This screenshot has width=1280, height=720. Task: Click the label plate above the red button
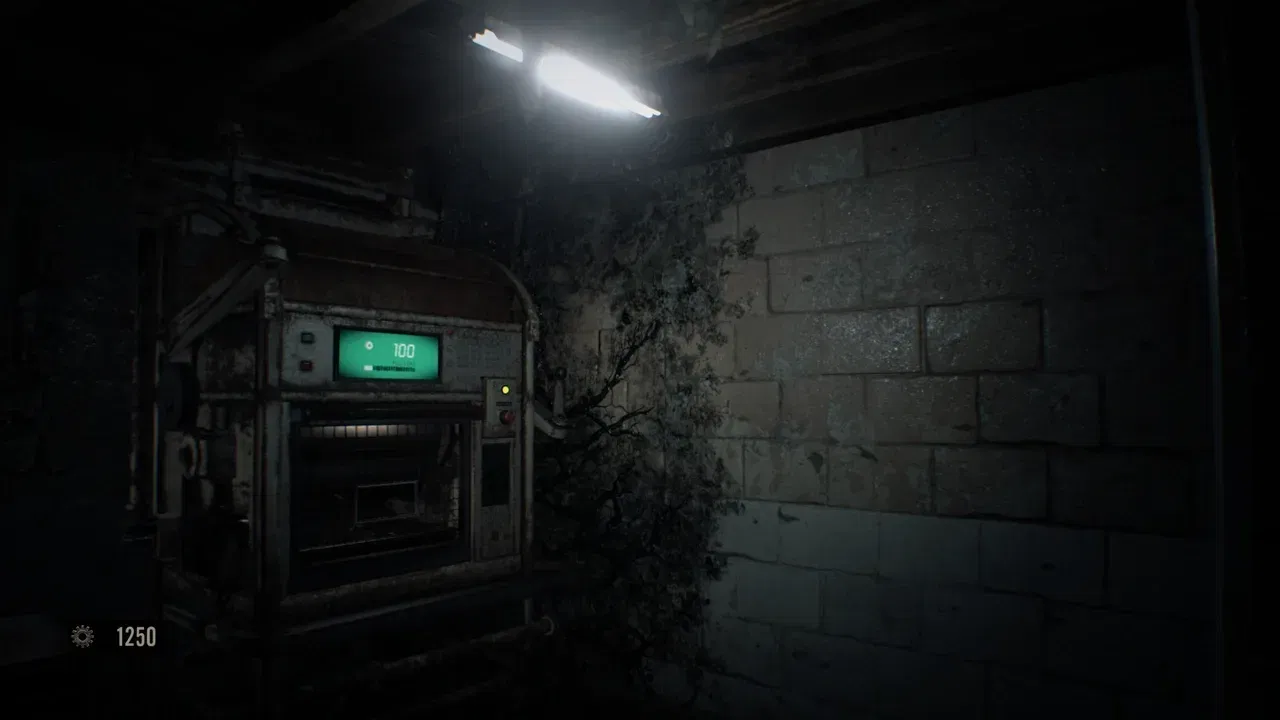pos(504,402)
